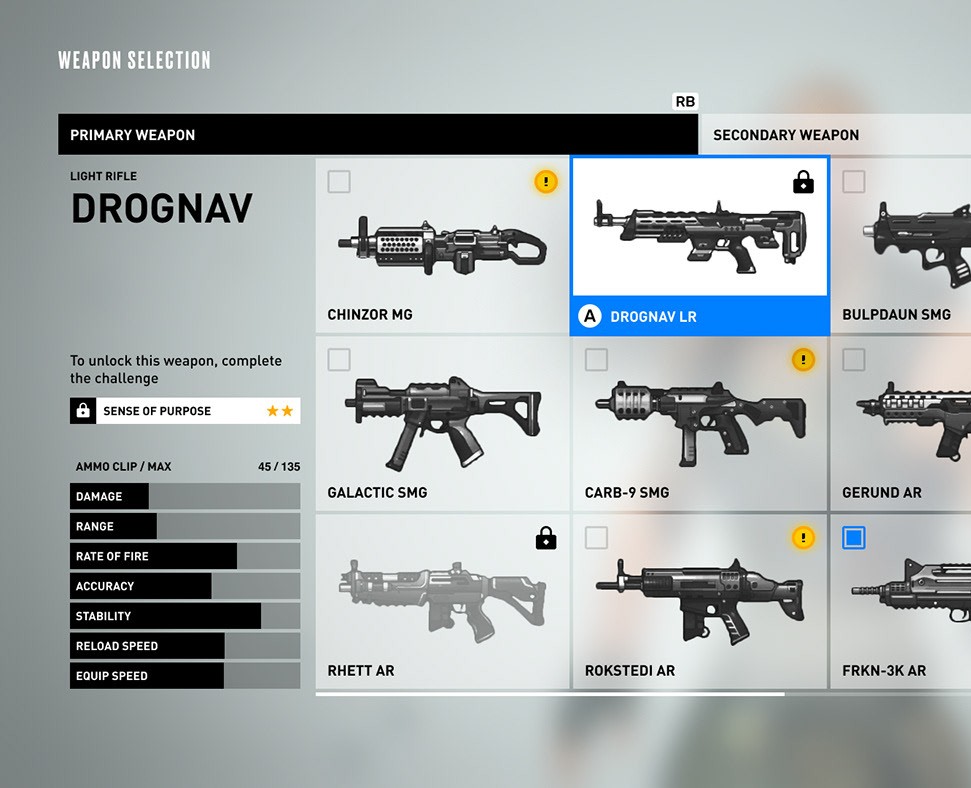The height and width of the screenshot is (788, 971).
Task: Tick the checkbox on Chinzor MG
Action: point(339,181)
